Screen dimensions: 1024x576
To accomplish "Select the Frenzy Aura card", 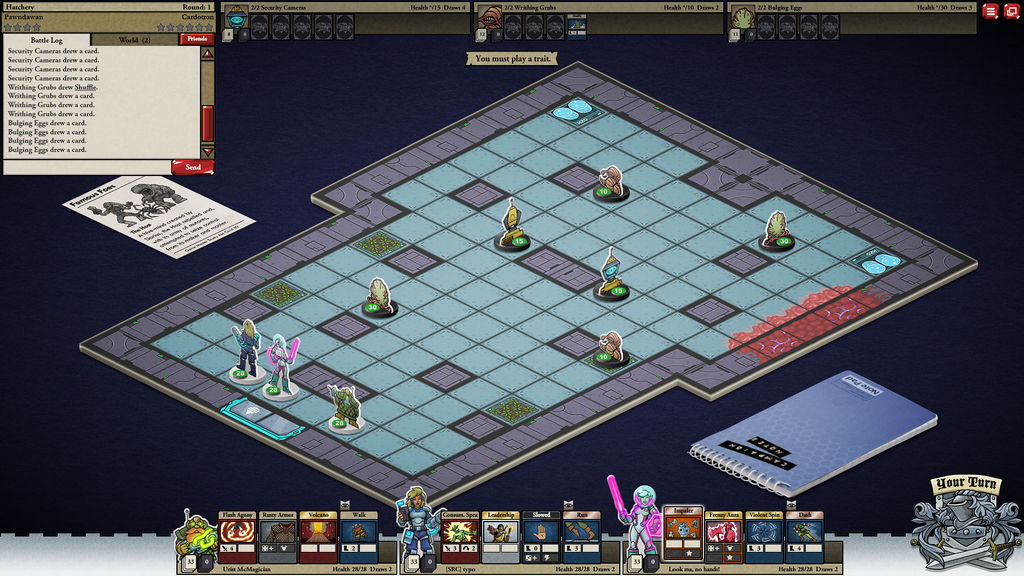I will (x=723, y=536).
